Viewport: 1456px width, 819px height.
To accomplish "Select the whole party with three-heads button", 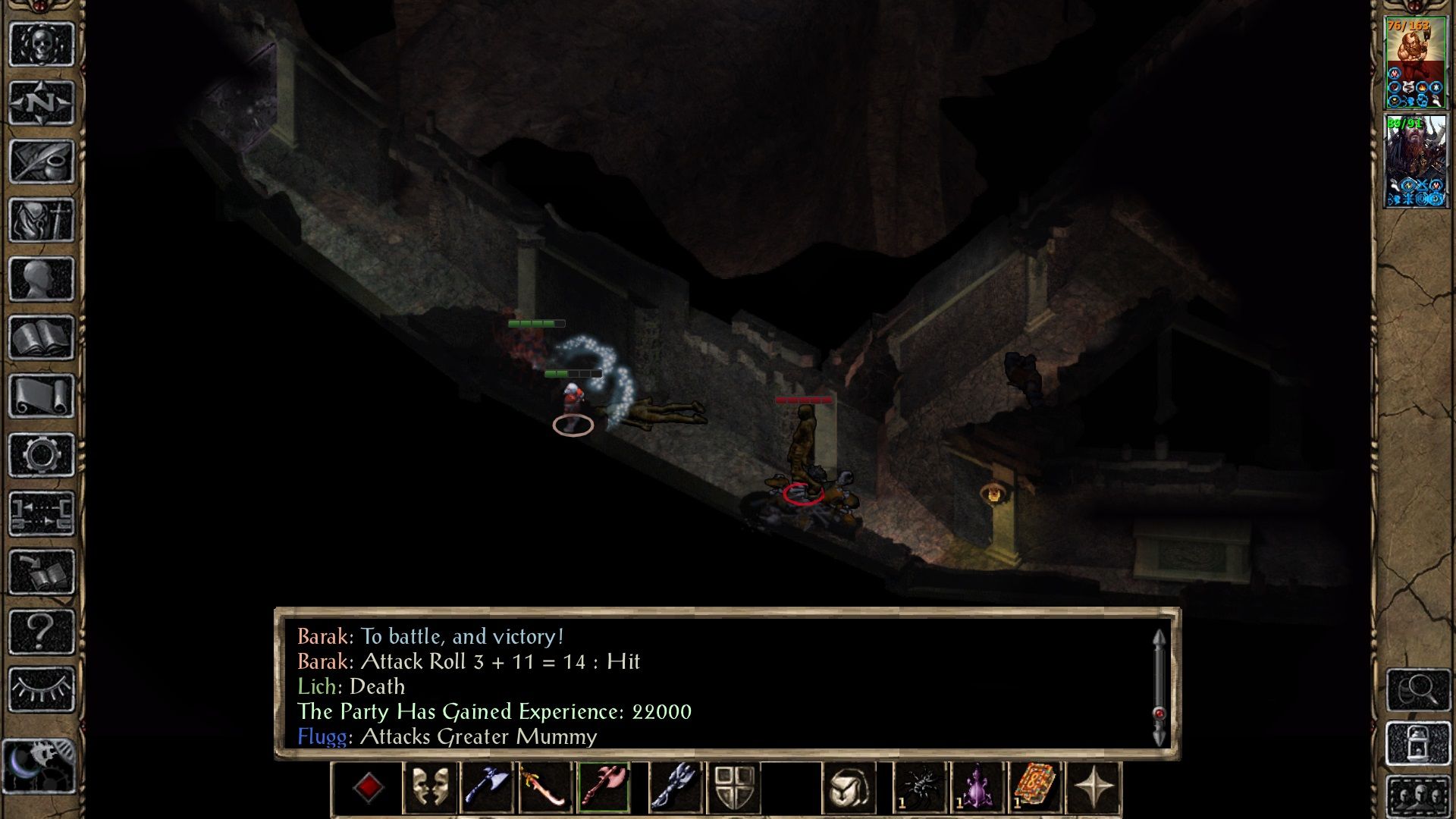I will tap(1418, 798).
